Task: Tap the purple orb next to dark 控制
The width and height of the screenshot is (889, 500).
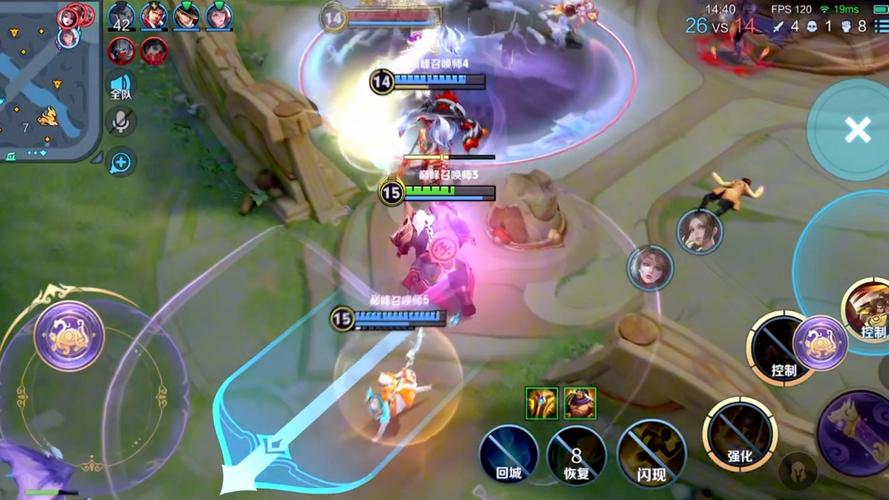Action: click(x=820, y=342)
